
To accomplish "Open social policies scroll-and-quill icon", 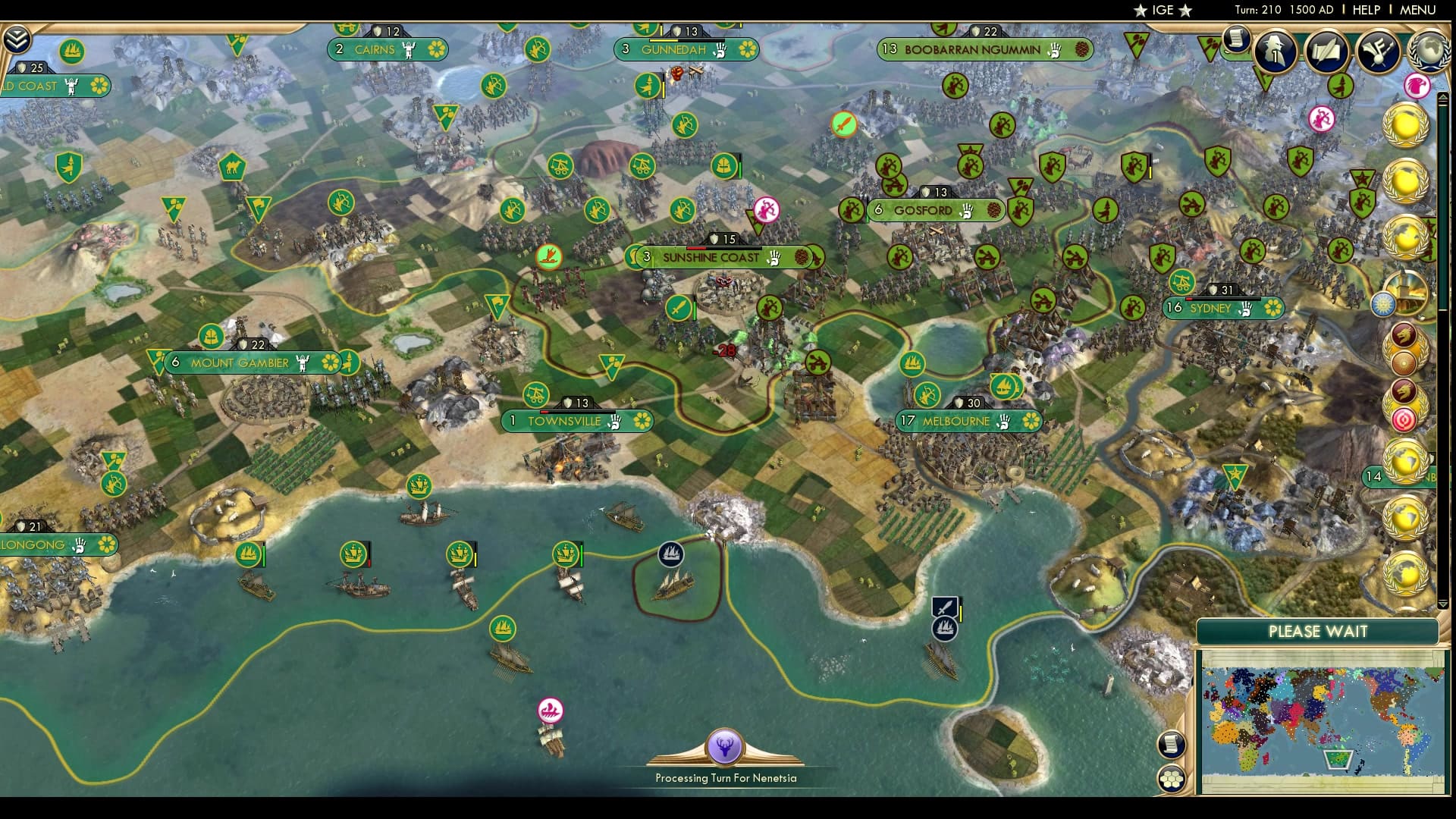I will pos(1327,51).
